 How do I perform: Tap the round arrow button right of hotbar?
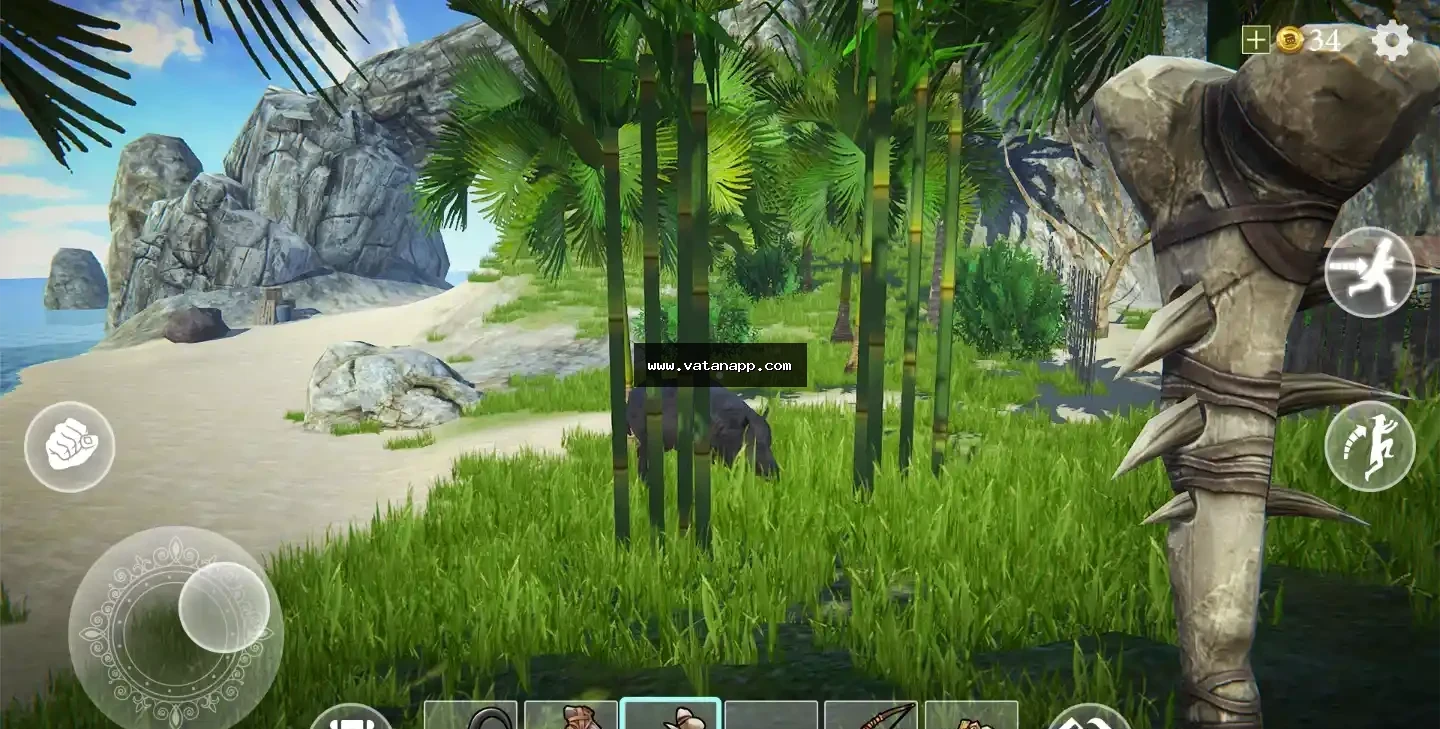click(1089, 718)
